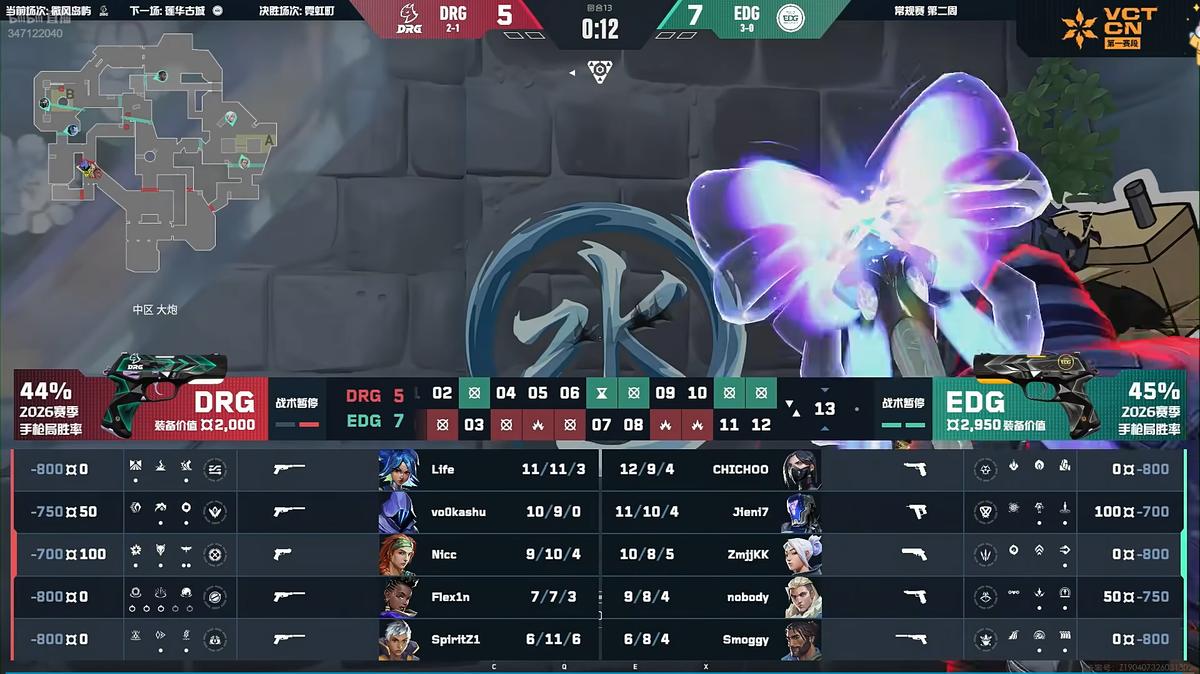1200x674 pixels.
Task: Click the spike icon below the timer
Action: (600, 70)
